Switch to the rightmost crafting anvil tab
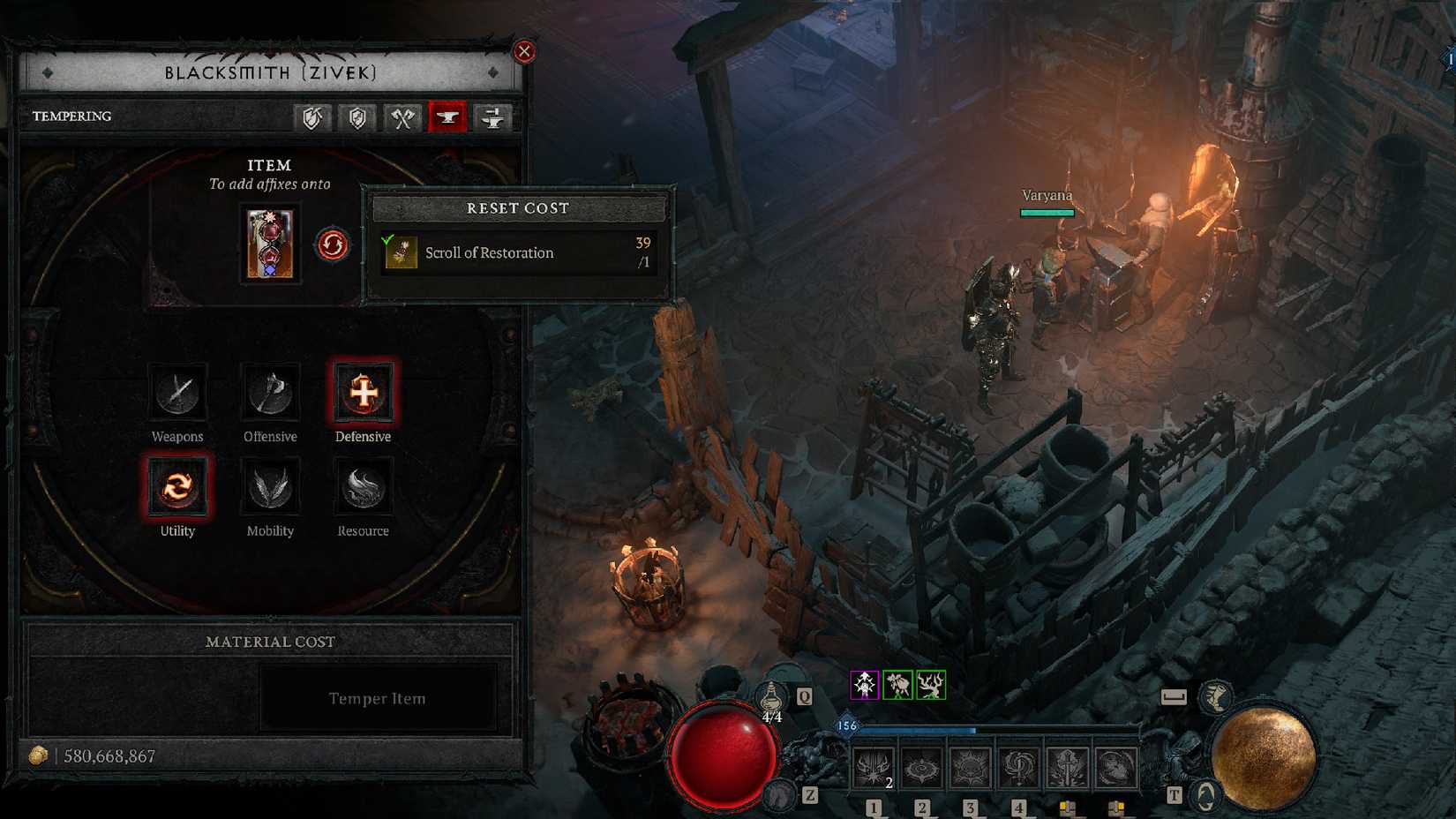 493,117
